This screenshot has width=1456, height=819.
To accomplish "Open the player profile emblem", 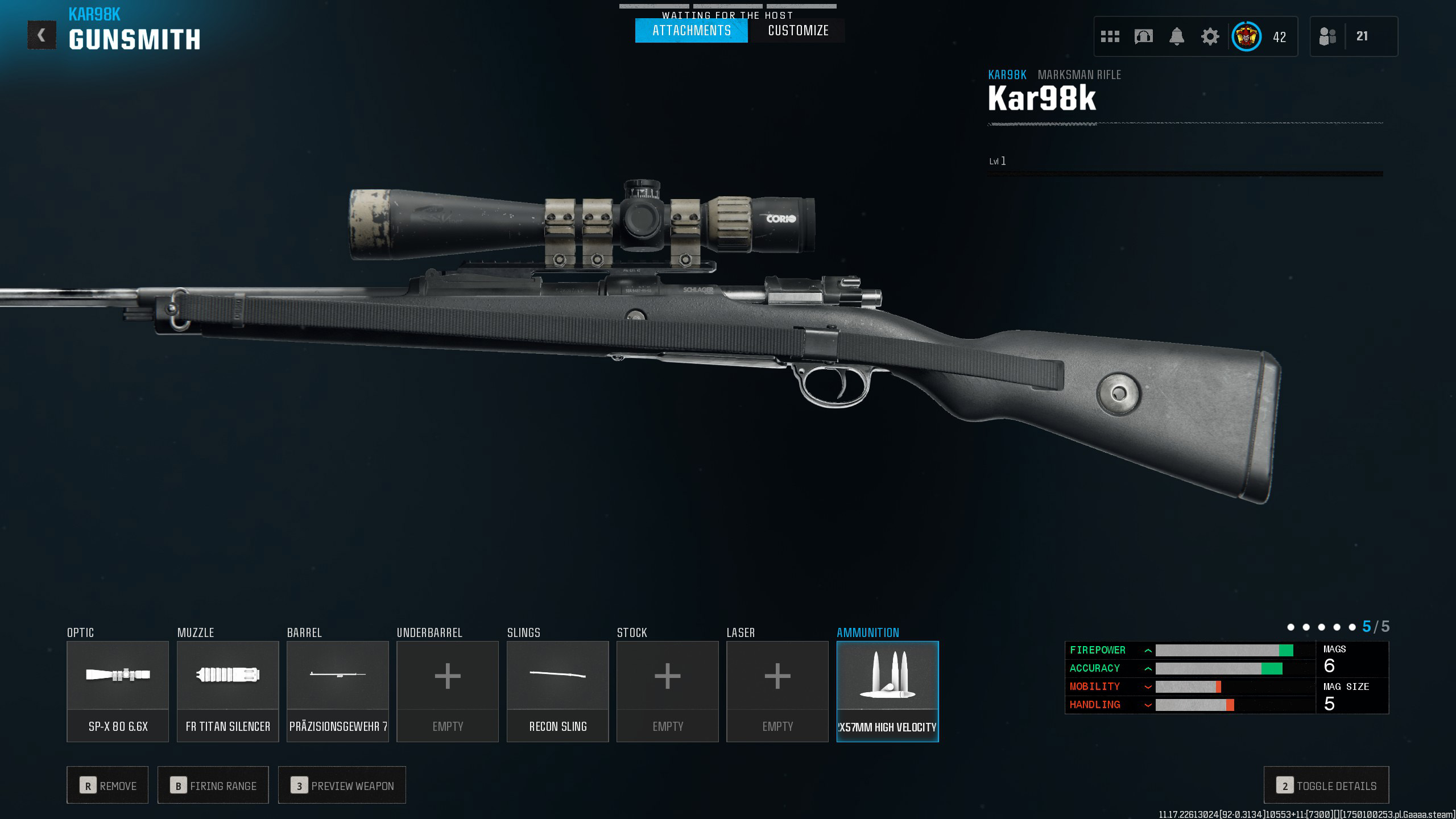I will pos(1246,37).
